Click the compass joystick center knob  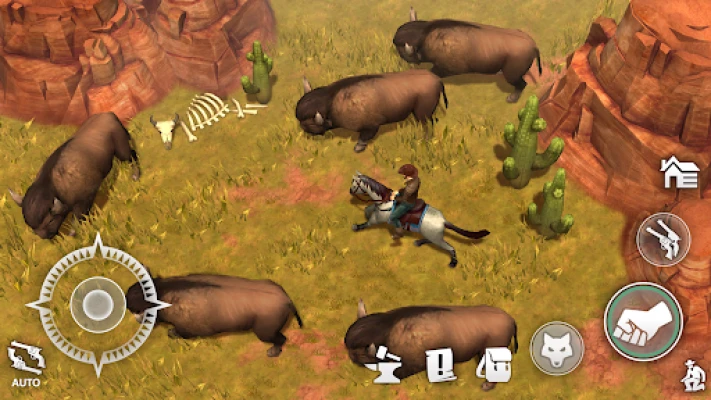97,304
